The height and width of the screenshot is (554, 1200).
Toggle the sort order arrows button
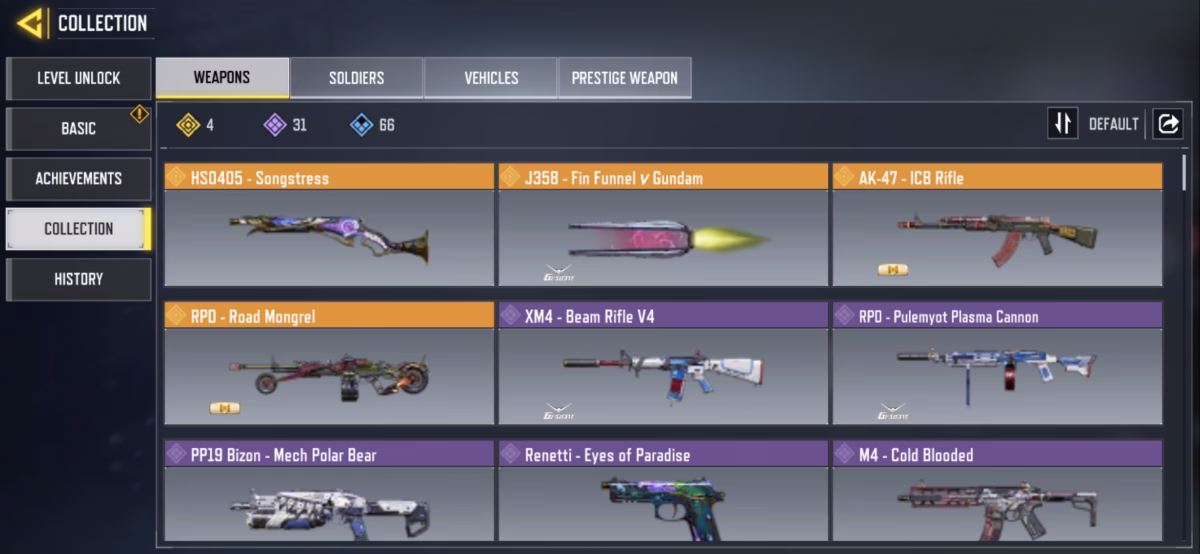[1062, 124]
